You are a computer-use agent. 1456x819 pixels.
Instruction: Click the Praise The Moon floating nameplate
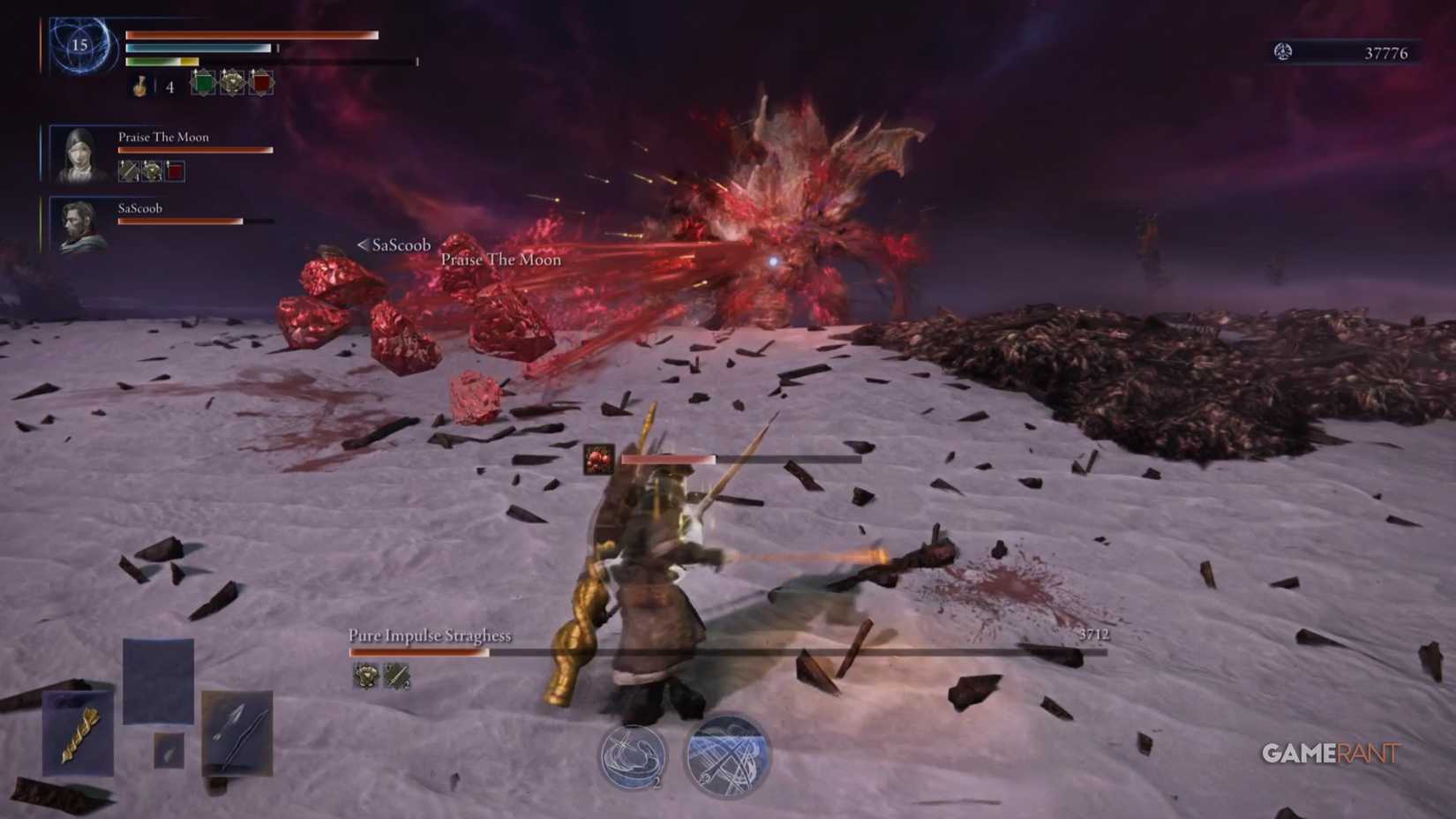pos(500,259)
